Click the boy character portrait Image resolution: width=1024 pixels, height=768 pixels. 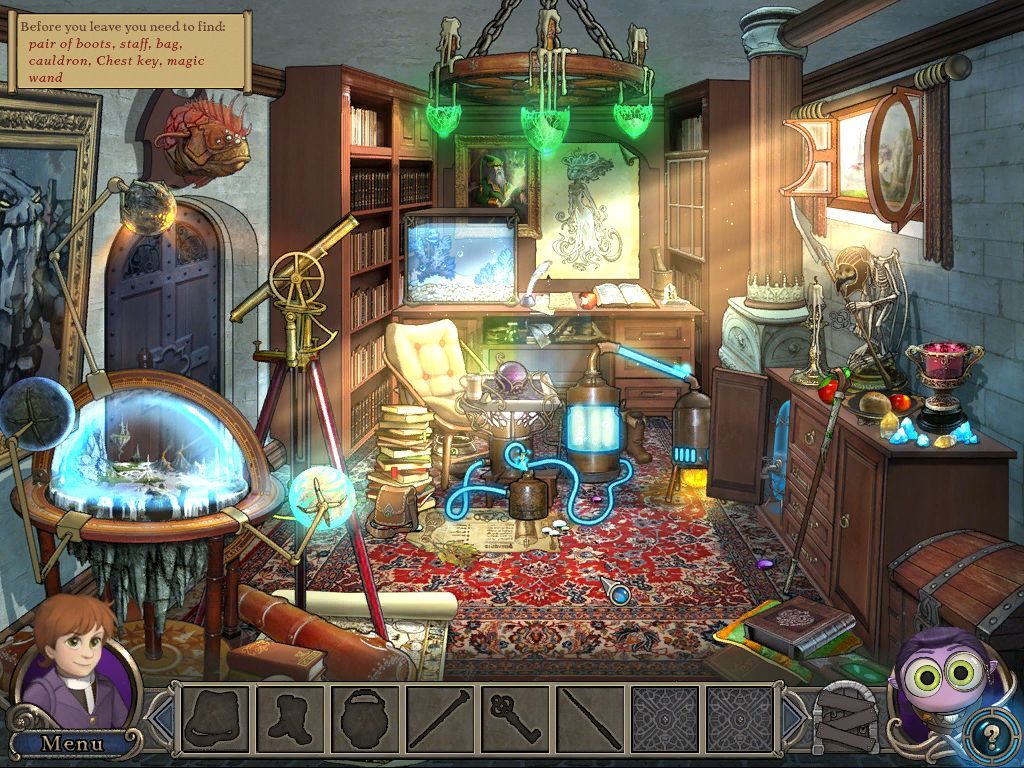tap(75, 660)
